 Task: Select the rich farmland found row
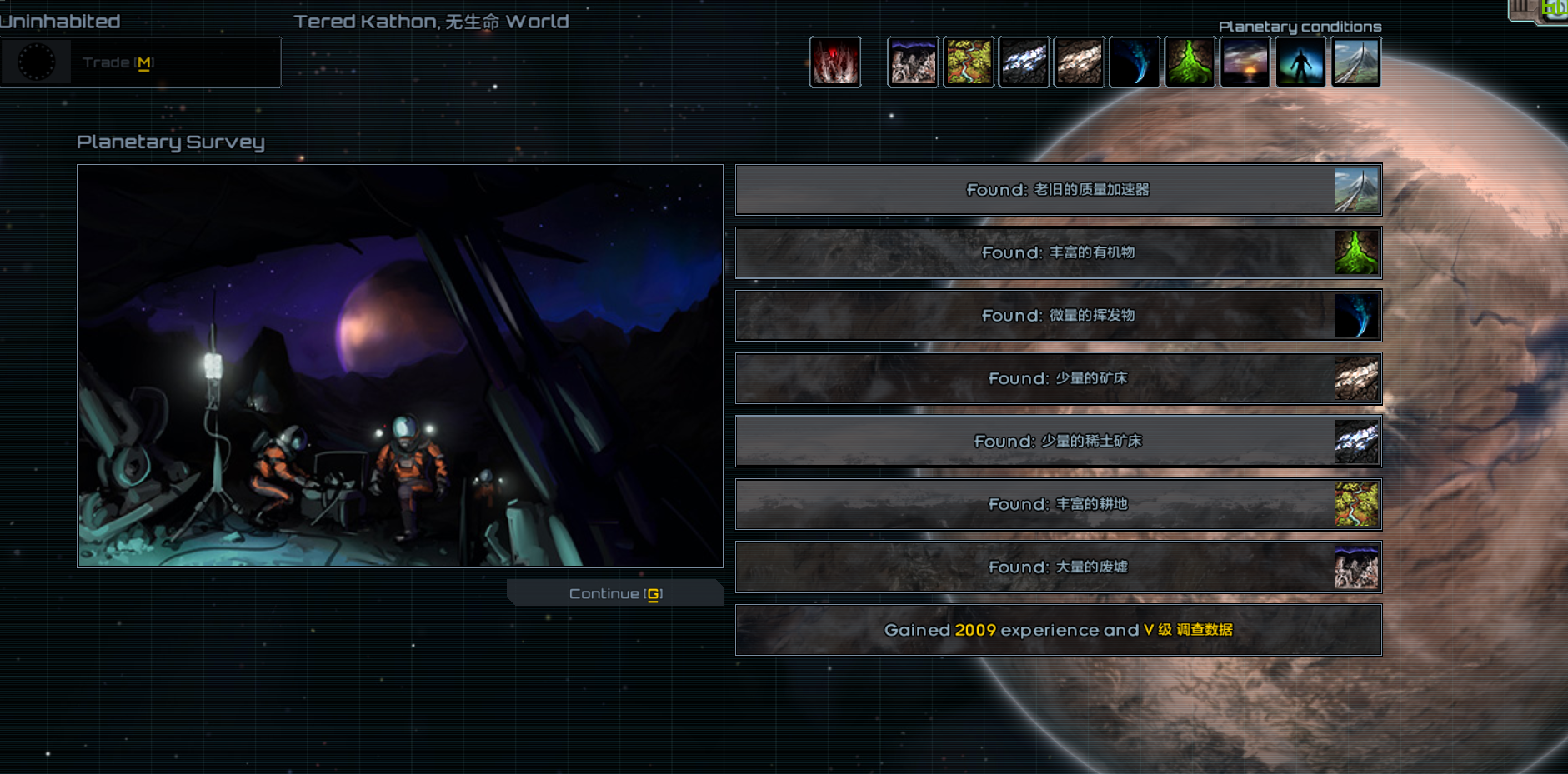(x=1058, y=504)
